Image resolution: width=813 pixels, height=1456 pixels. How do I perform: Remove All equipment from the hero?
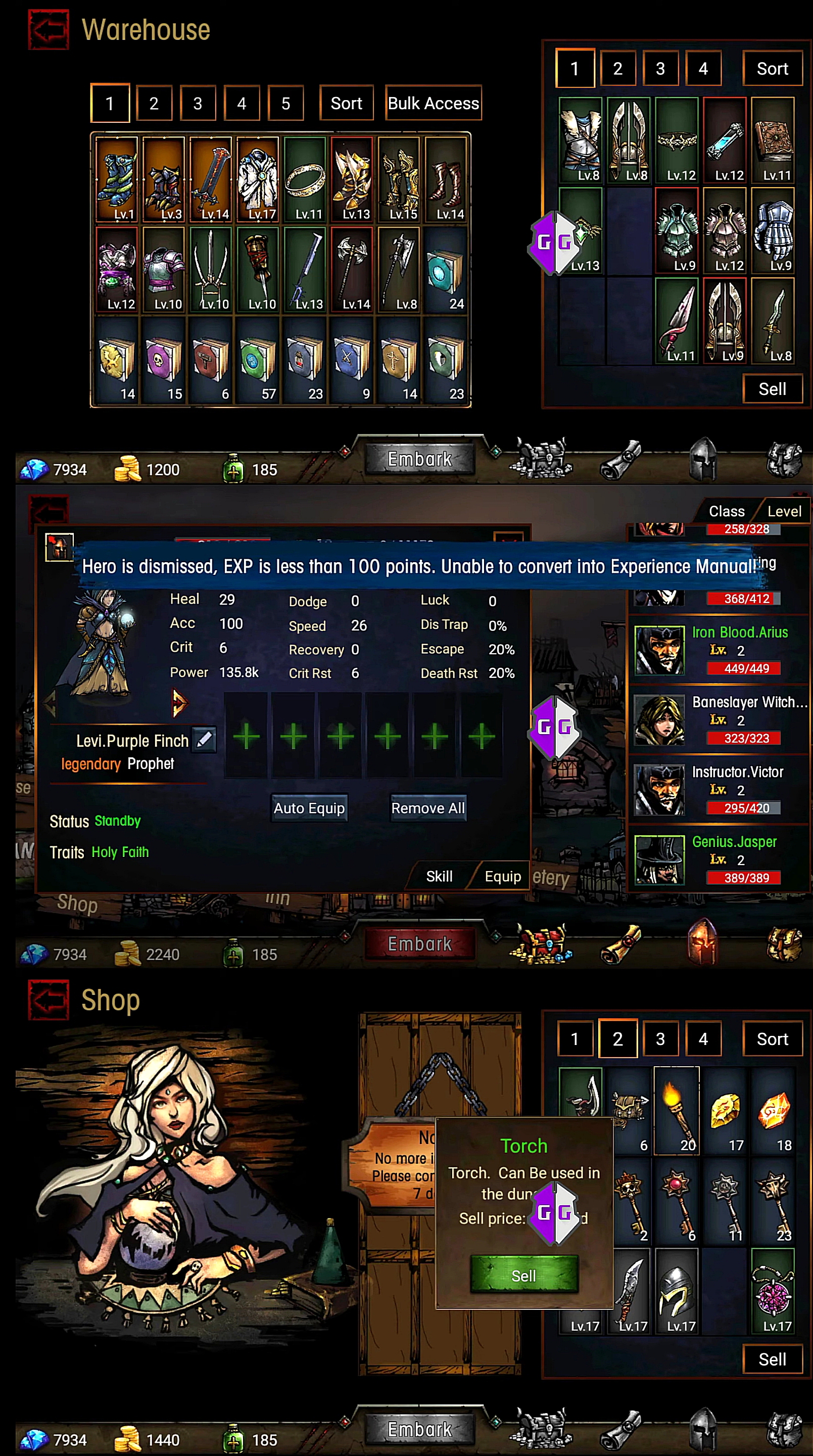[427, 808]
